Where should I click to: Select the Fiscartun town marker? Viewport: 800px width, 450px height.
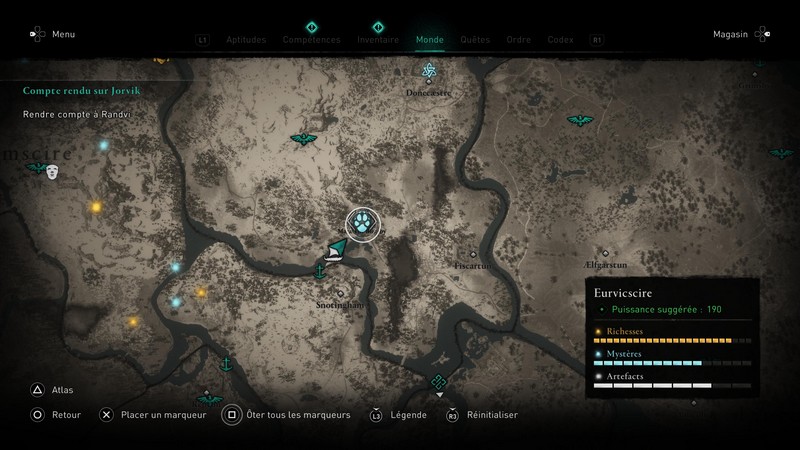pos(474,254)
